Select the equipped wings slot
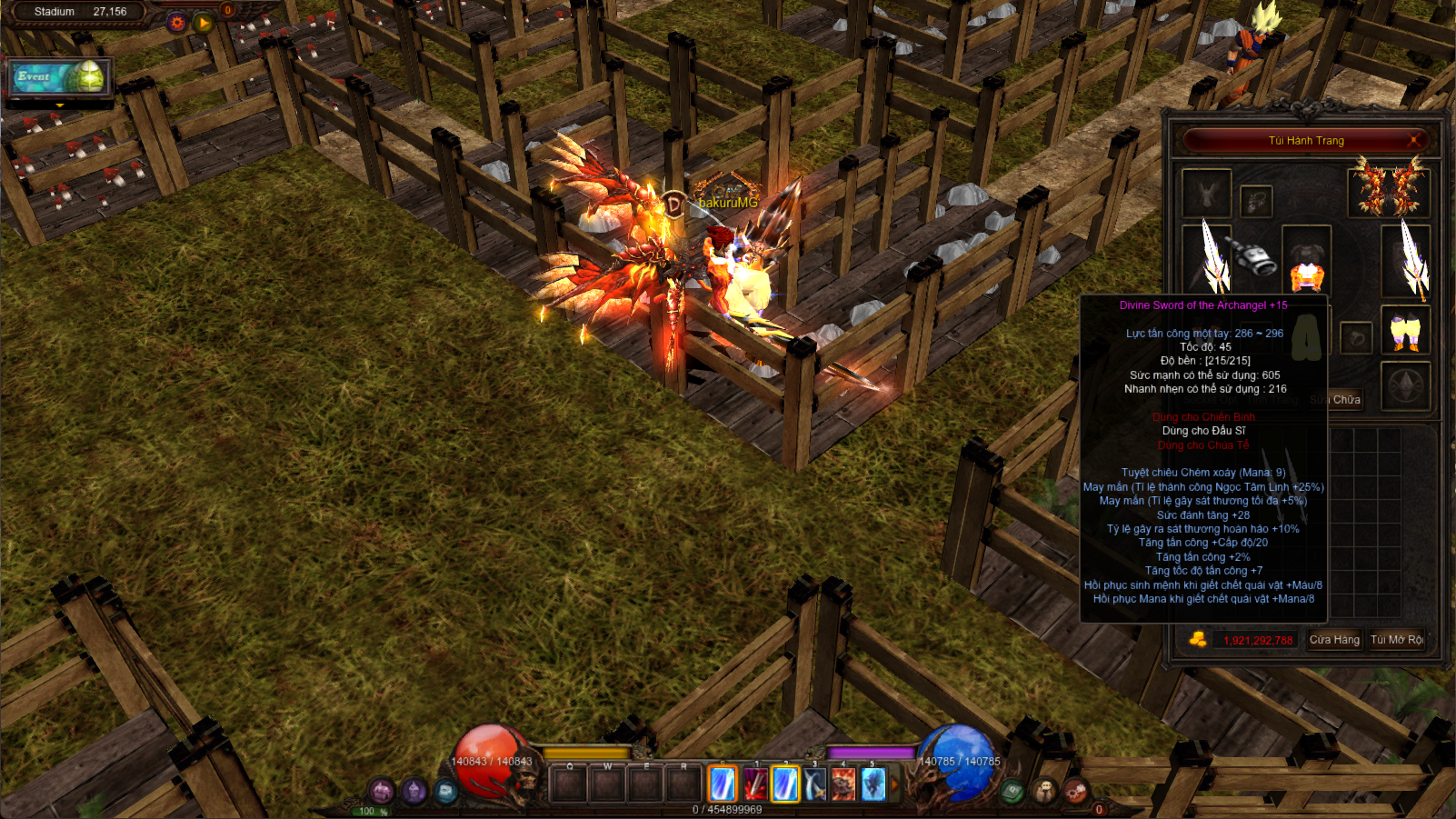The image size is (1456, 819). pyautogui.click(x=1389, y=186)
